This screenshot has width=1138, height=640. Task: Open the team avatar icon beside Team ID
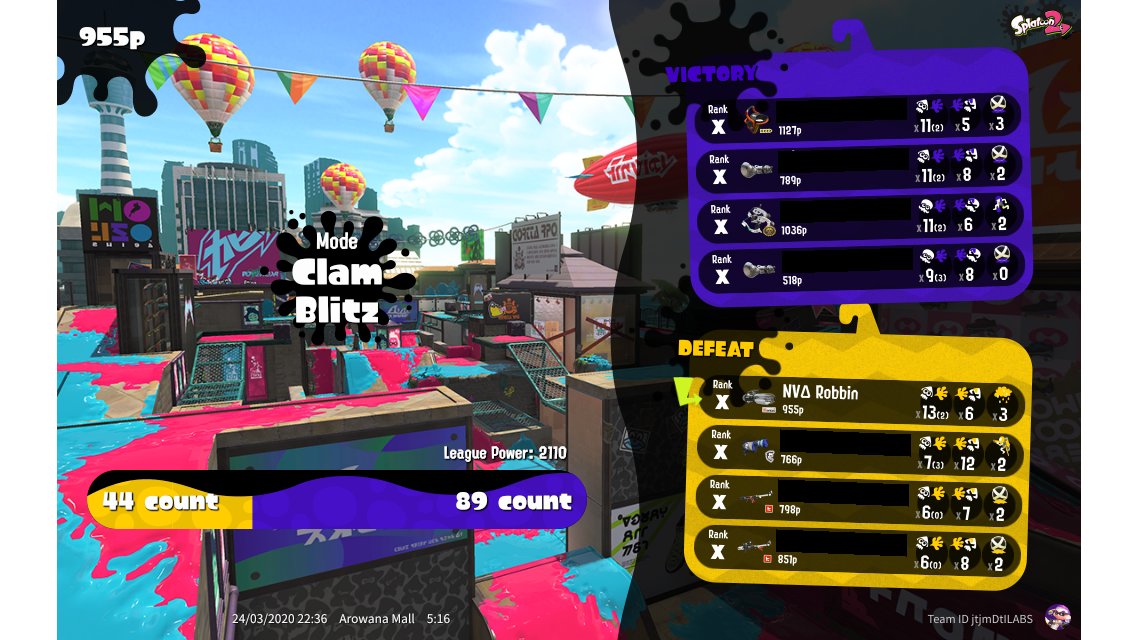coord(1057,618)
